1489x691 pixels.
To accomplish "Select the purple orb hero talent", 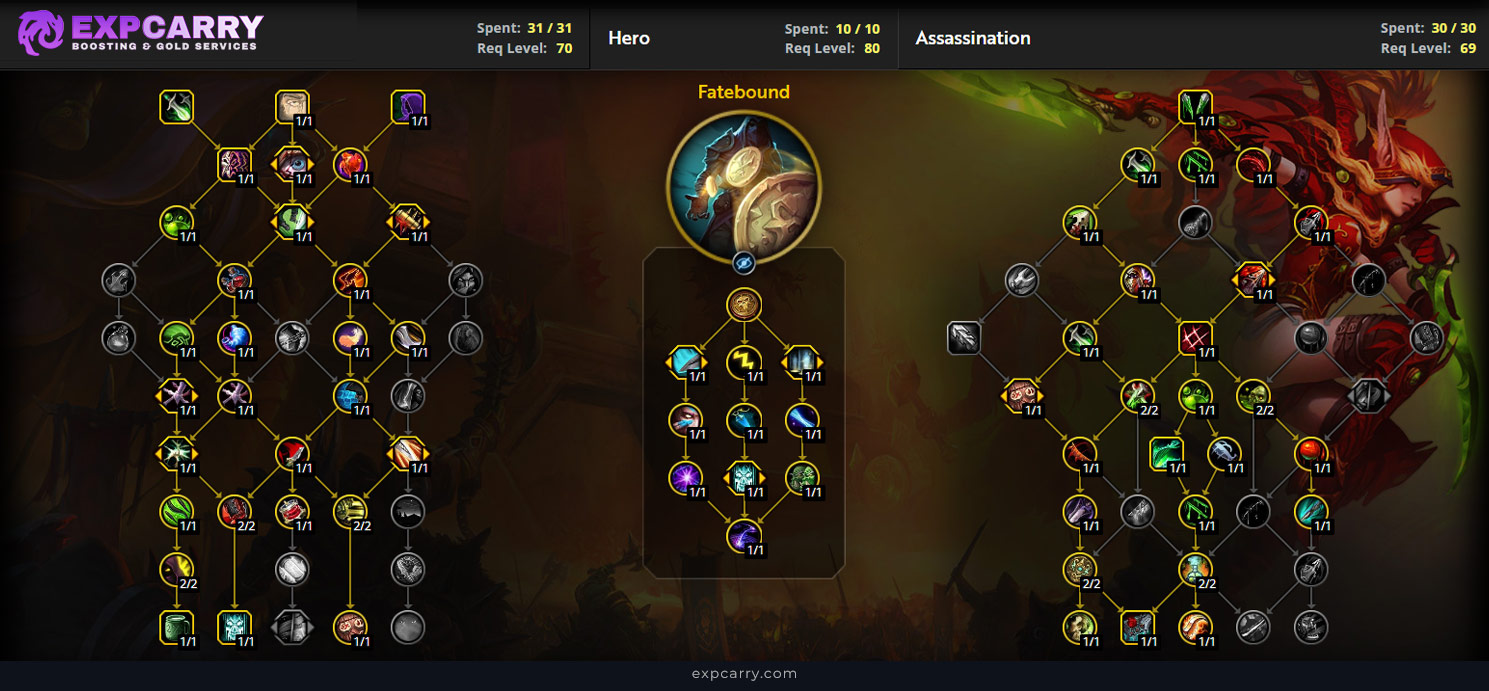I will tap(685, 477).
